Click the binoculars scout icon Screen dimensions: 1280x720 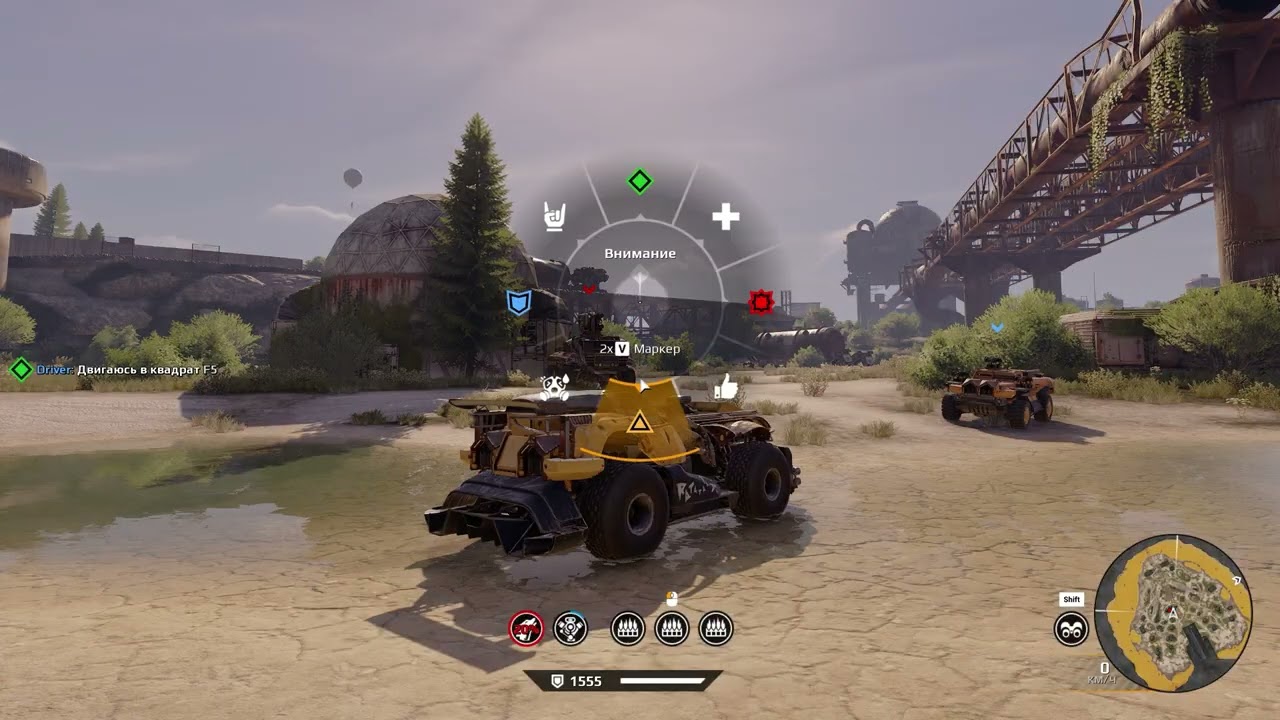(1071, 629)
